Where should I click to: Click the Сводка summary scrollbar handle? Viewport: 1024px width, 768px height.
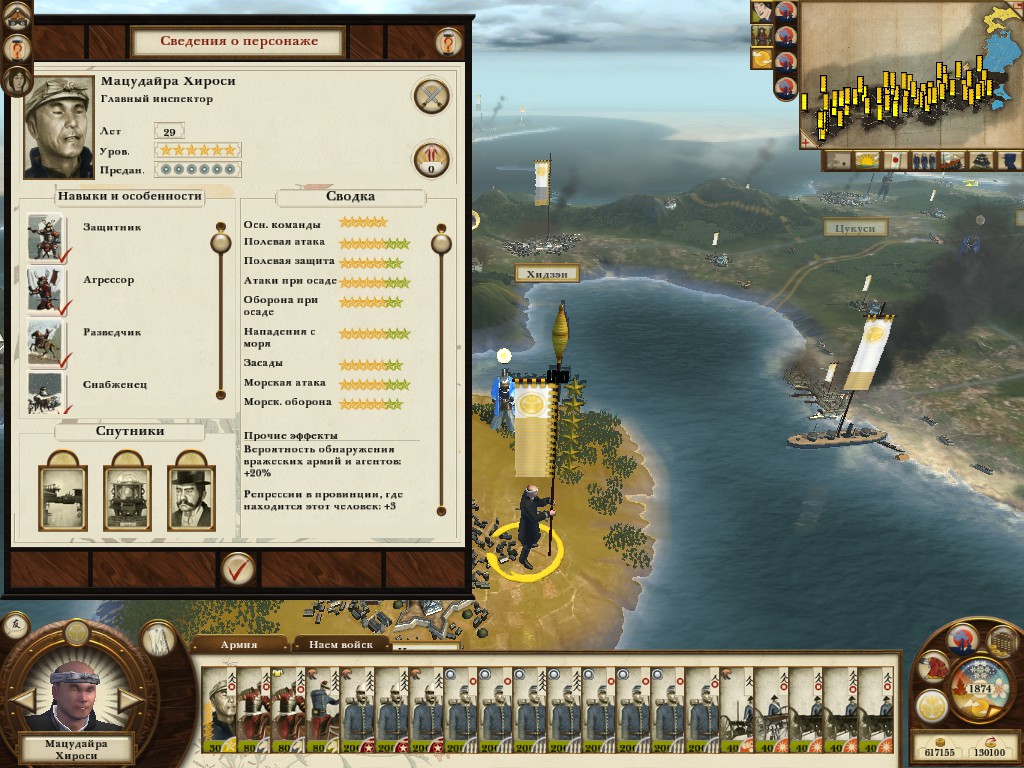[440, 243]
